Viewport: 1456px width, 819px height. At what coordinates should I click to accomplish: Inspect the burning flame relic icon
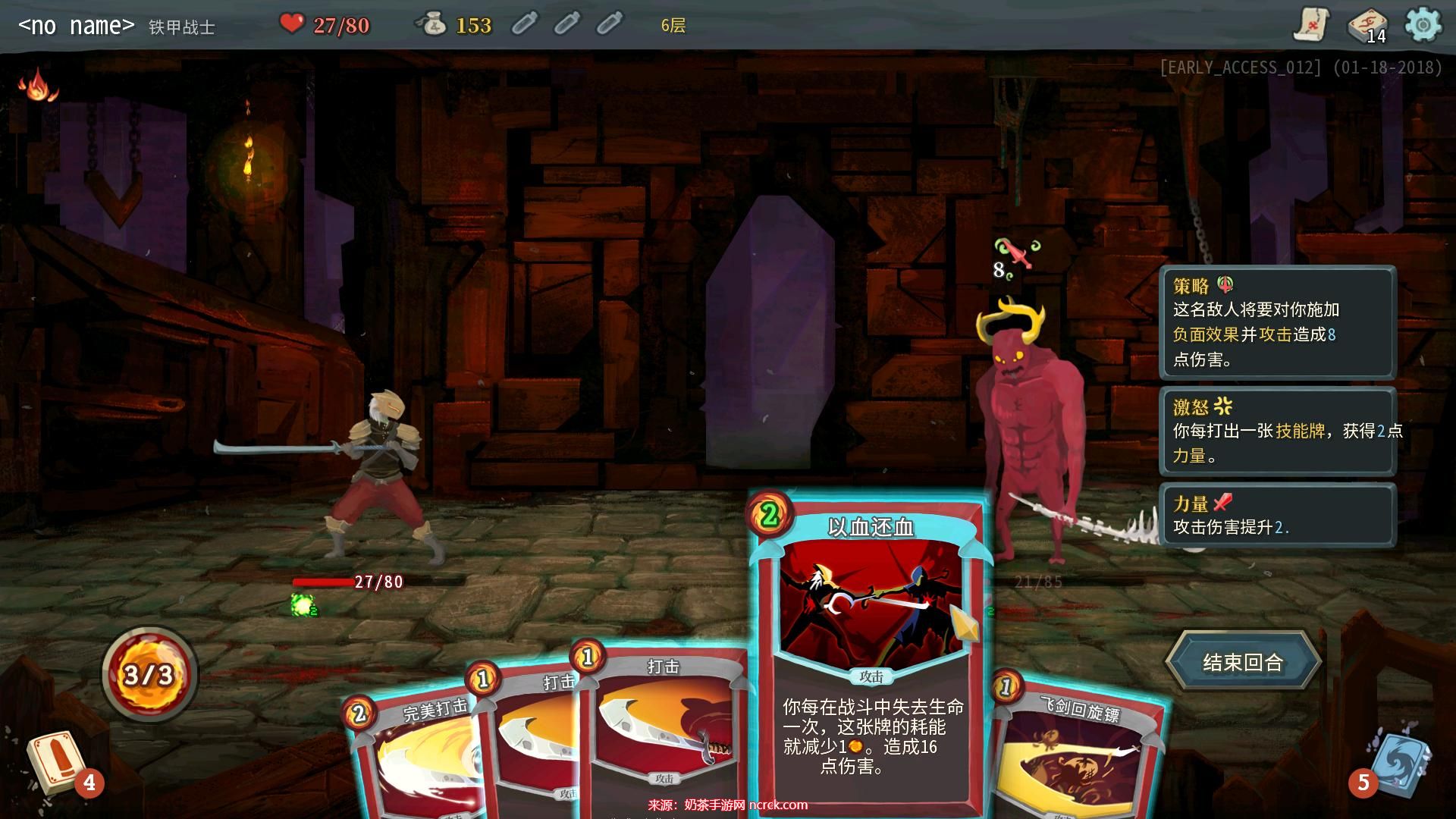point(38,85)
